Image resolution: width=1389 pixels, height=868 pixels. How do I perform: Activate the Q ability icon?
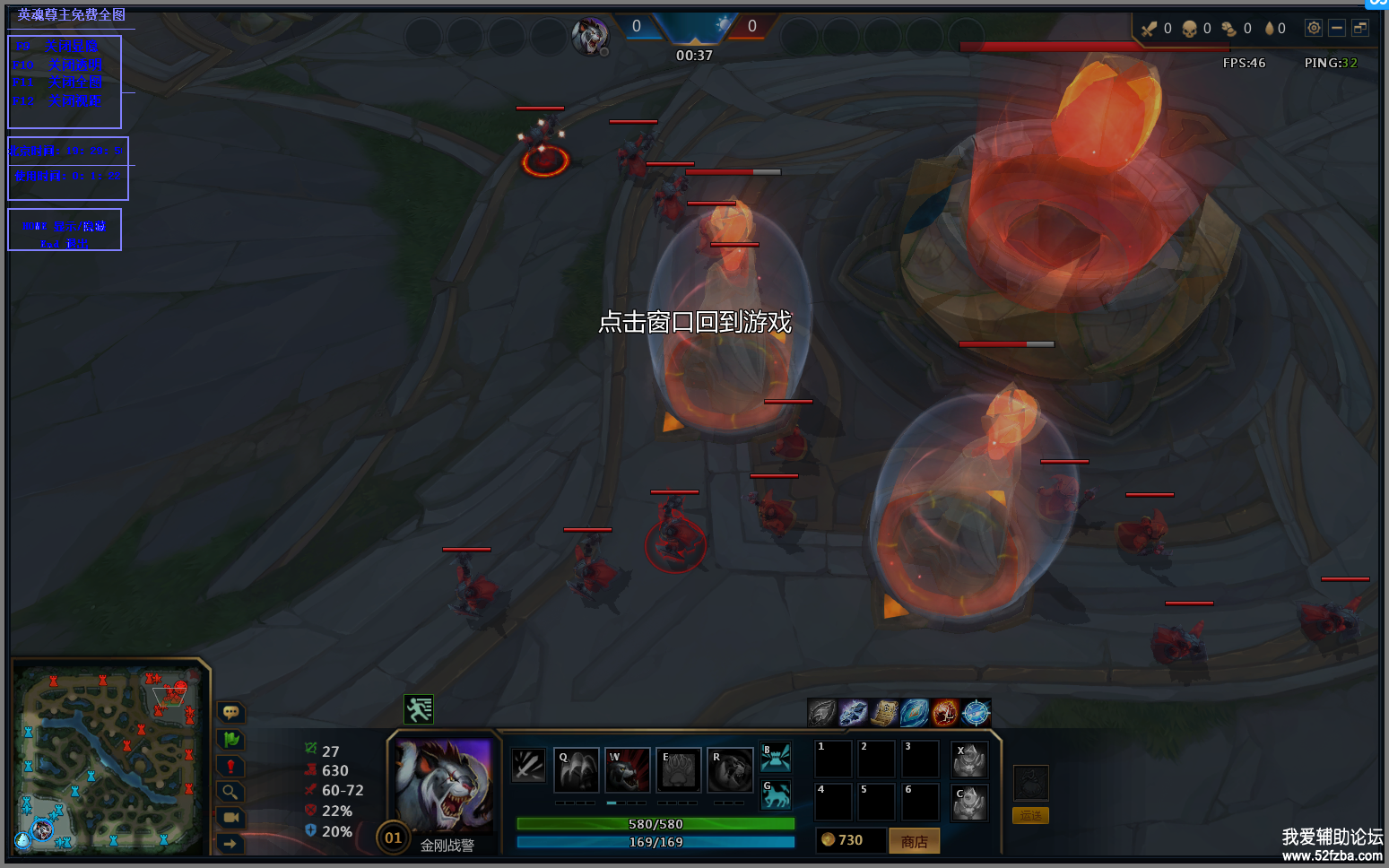(x=576, y=769)
